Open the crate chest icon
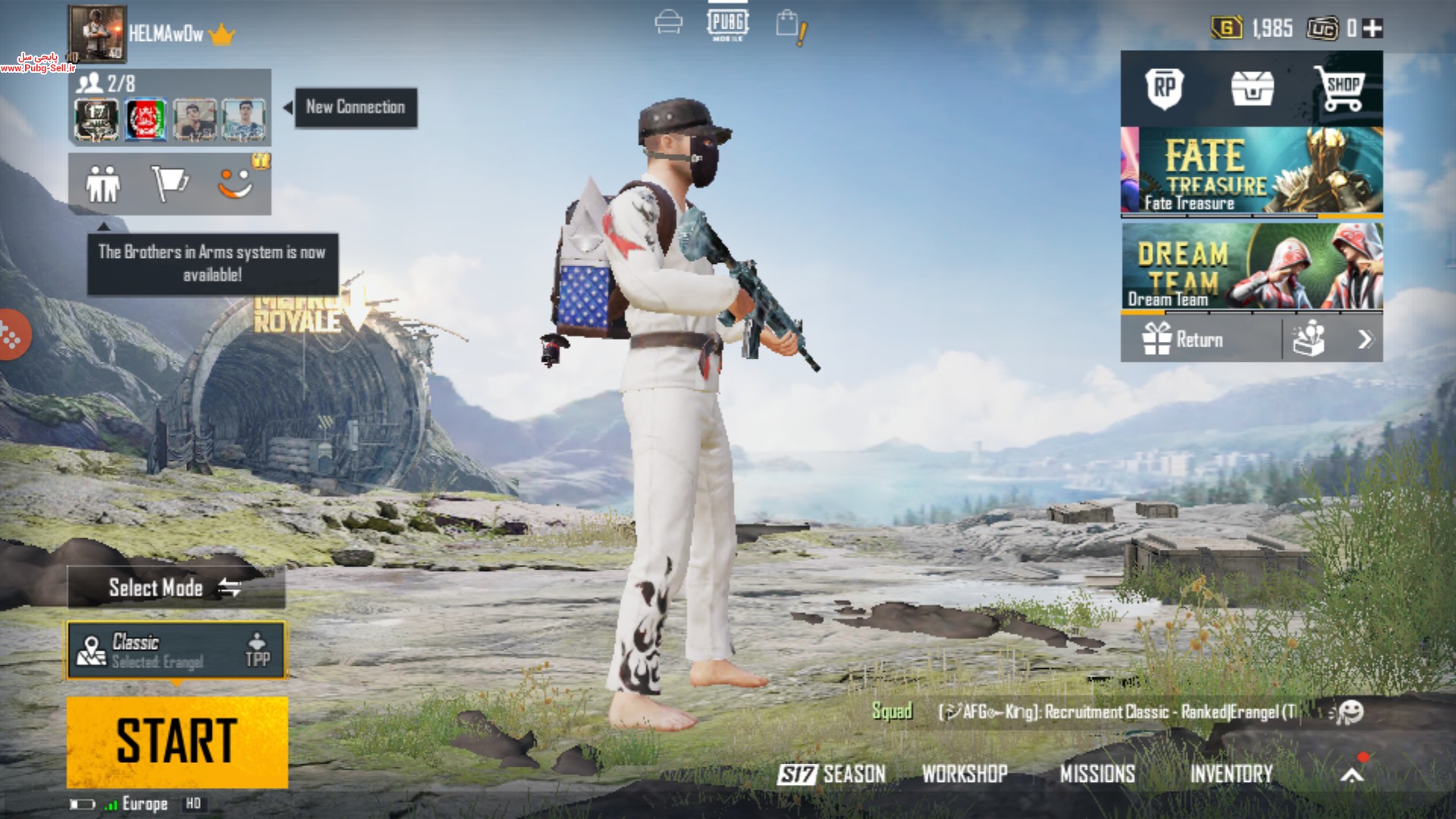The width and height of the screenshot is (1456, 819). click(x=1252, y=89)
